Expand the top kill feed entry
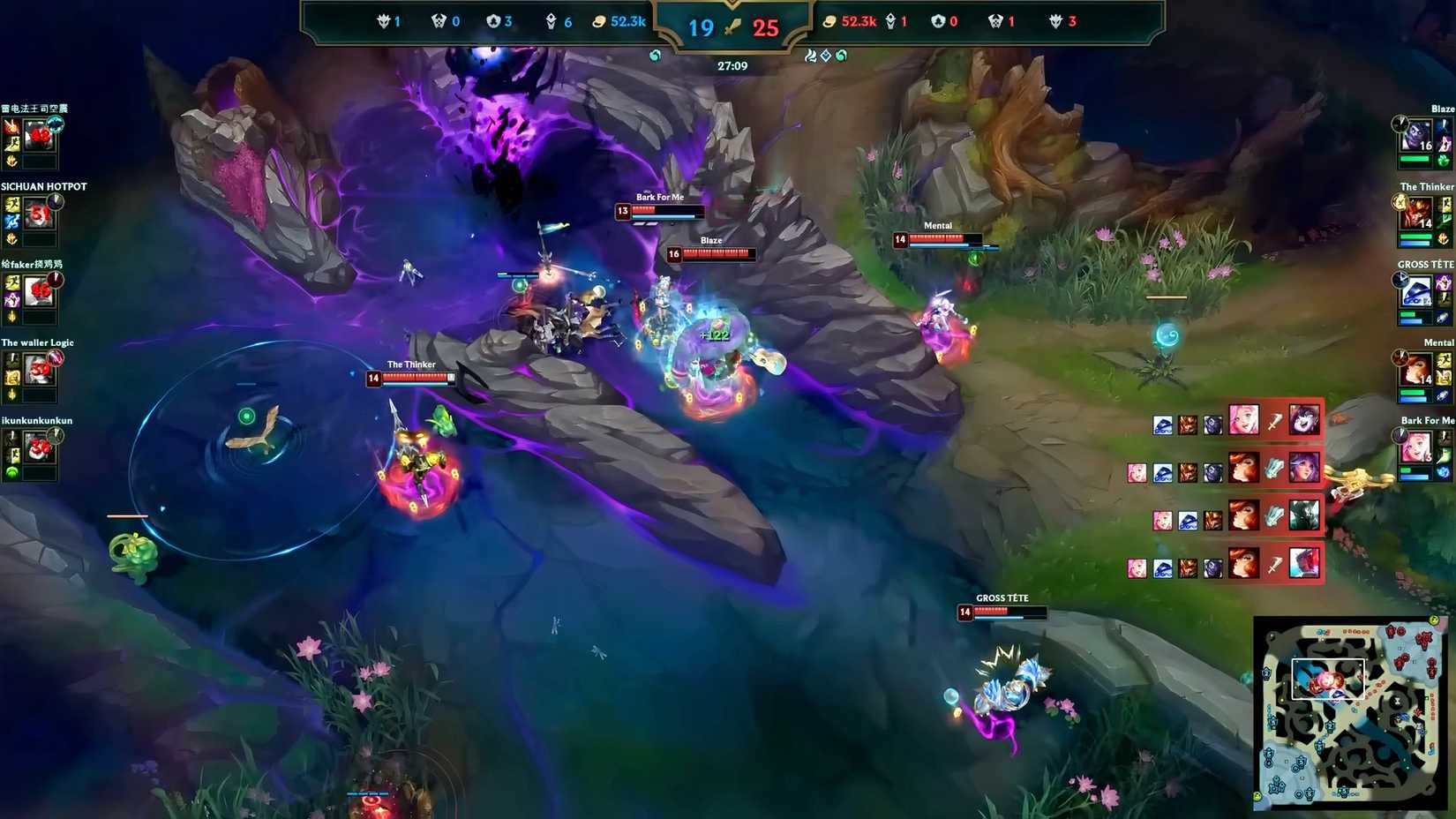Screen dimensions: 1456x819 tap(1235, 425)
